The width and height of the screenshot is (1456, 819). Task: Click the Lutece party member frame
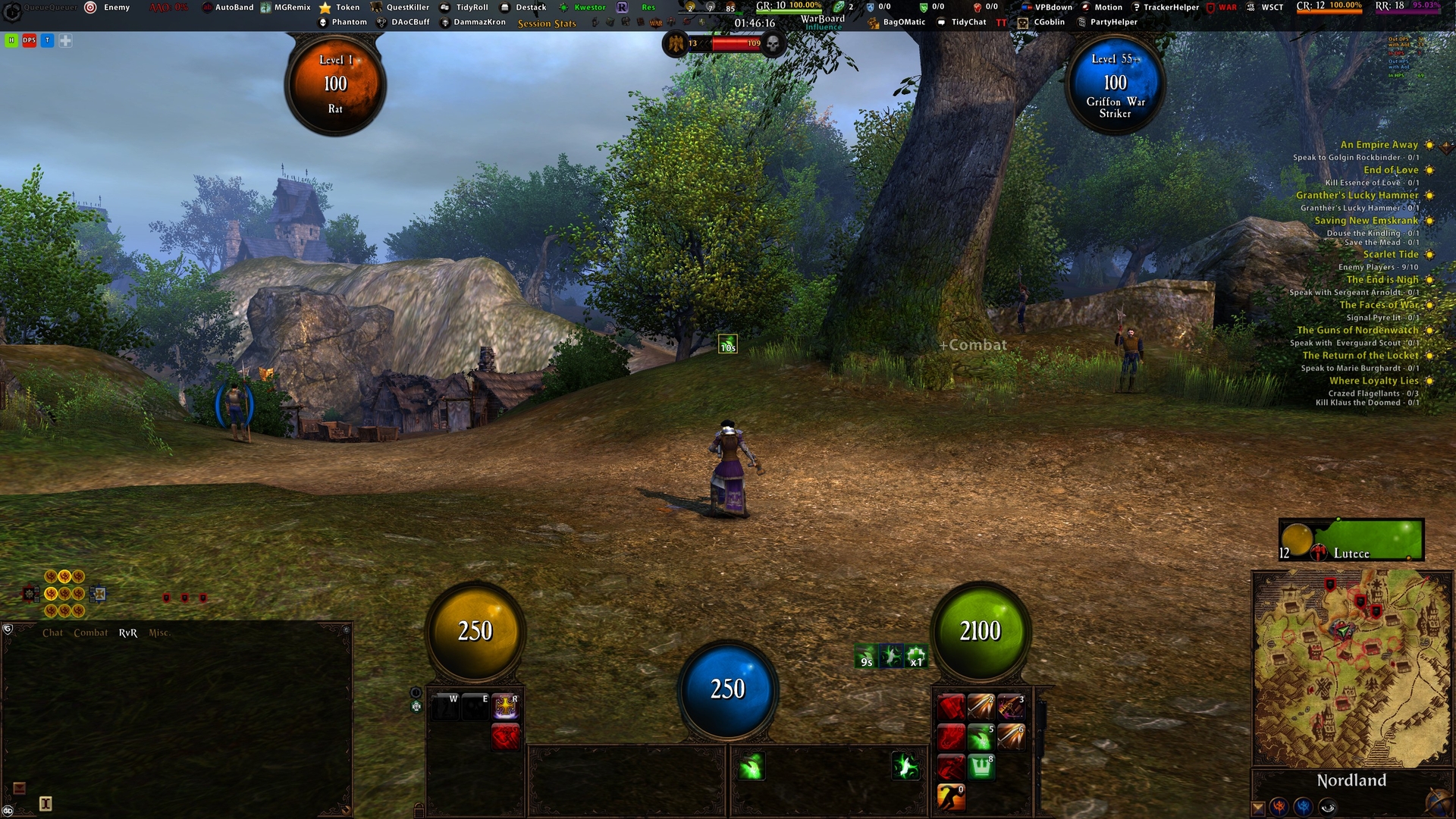[1351, 540]
